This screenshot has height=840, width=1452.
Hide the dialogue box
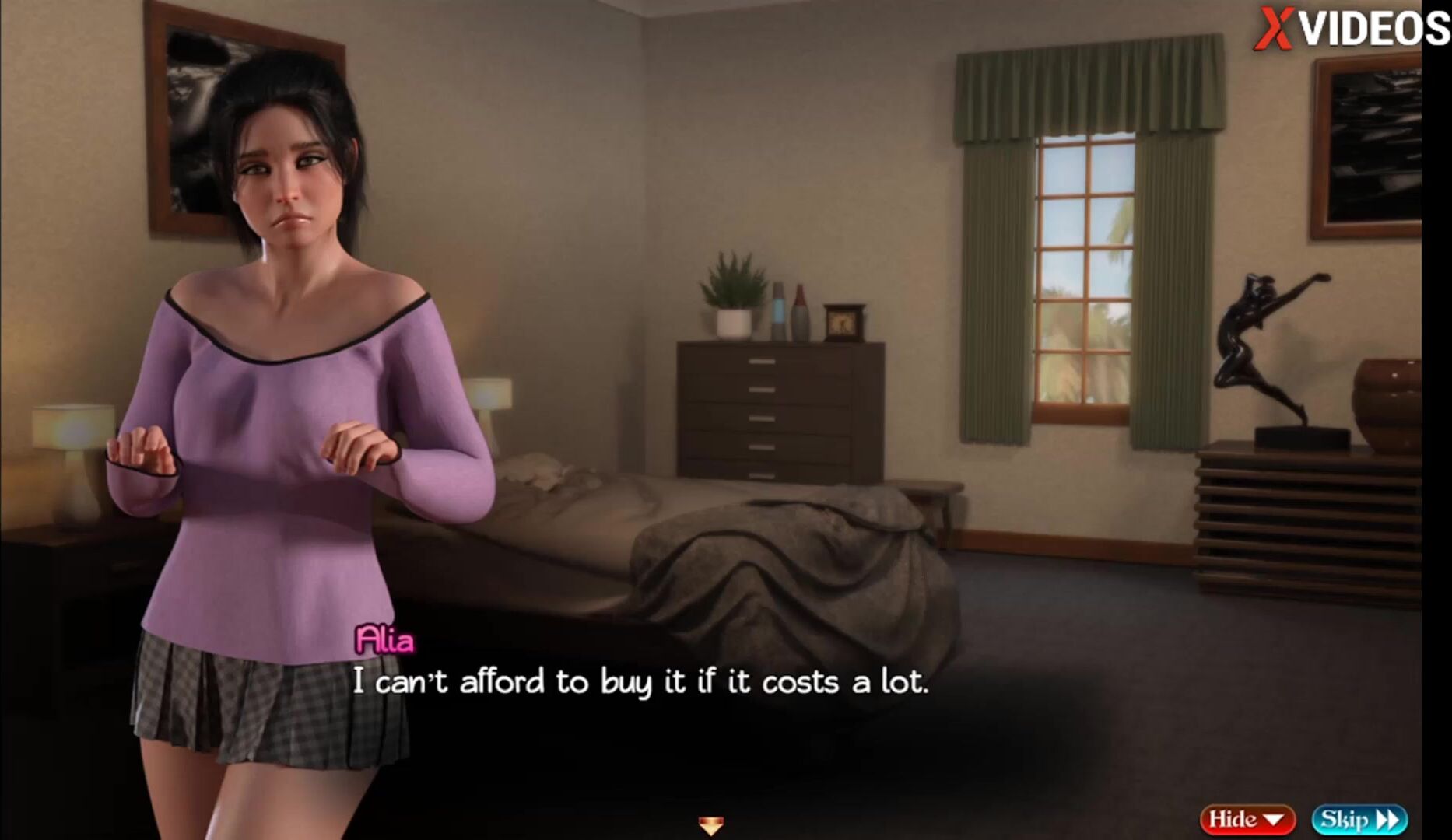point(1247,819)
